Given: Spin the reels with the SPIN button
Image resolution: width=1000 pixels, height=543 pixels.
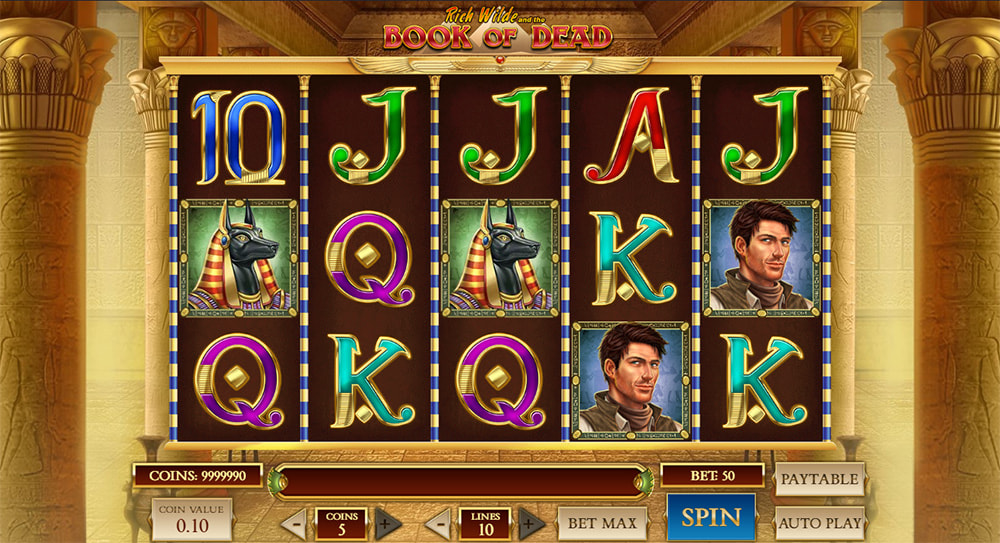Looking at the screenshot, I should click(x=711, y=517).
